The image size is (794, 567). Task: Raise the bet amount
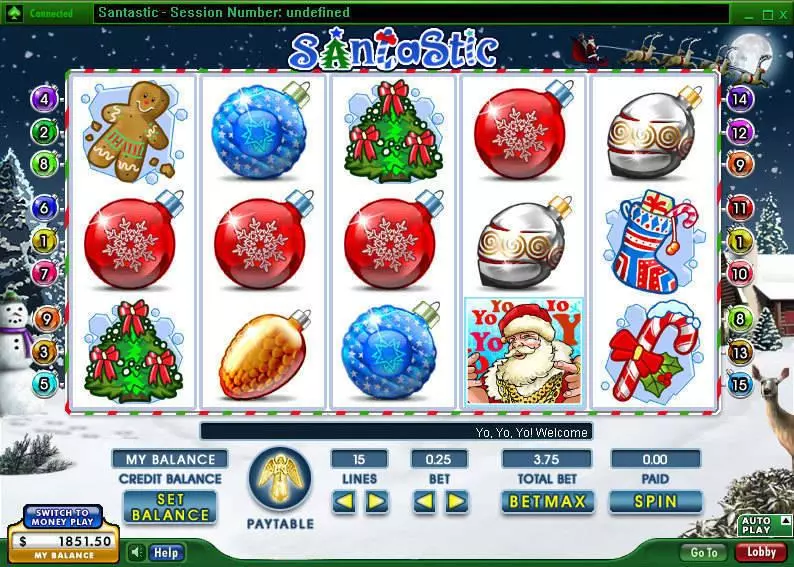click(456, 501)
